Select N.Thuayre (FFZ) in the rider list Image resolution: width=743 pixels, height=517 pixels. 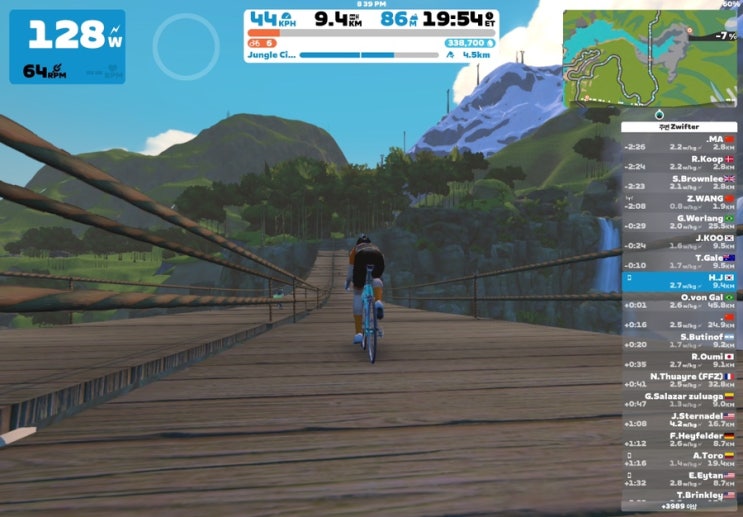tap(680, 379)
